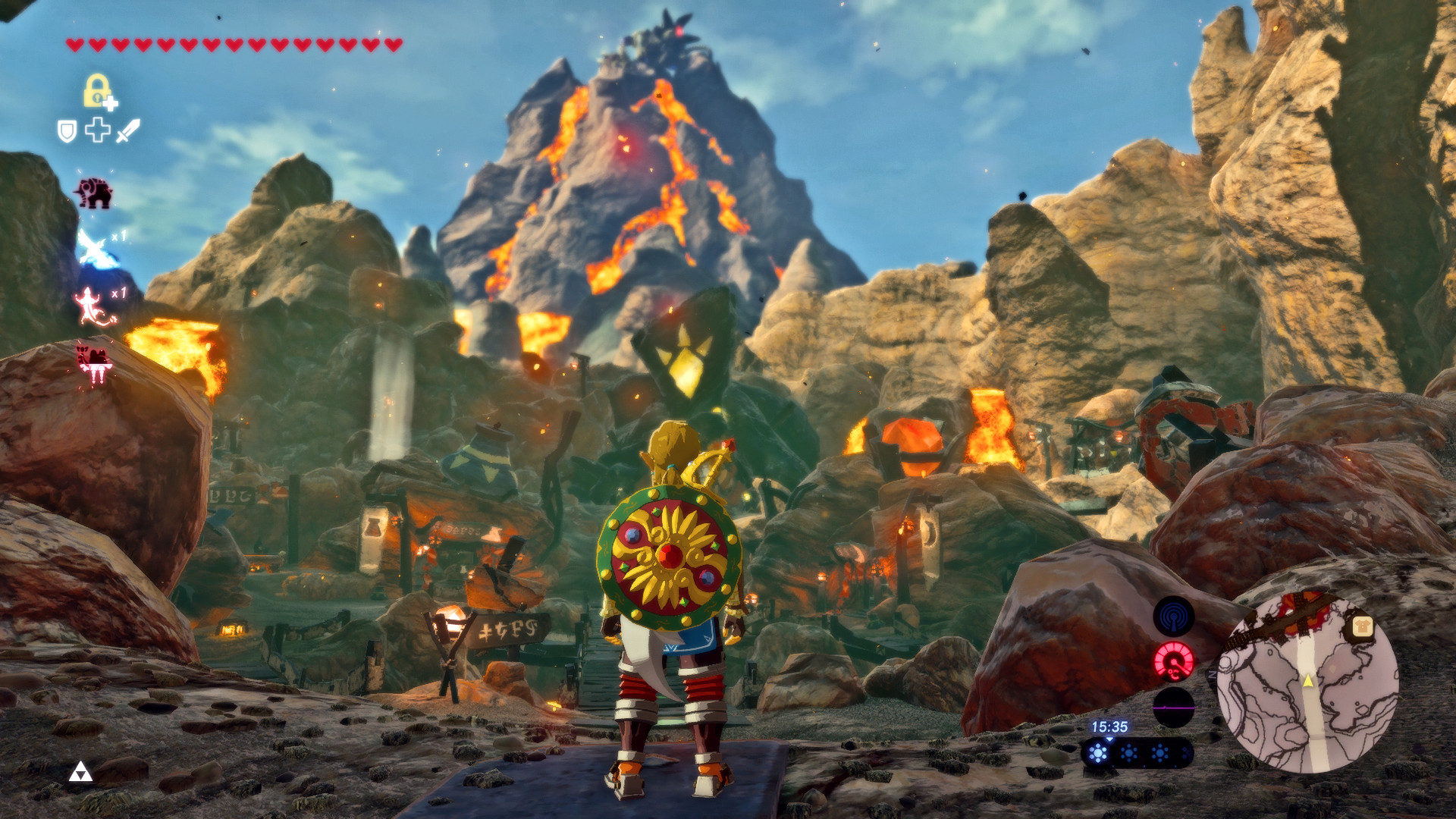Click the small arrow above the forecast bar

pos(1109,740)
